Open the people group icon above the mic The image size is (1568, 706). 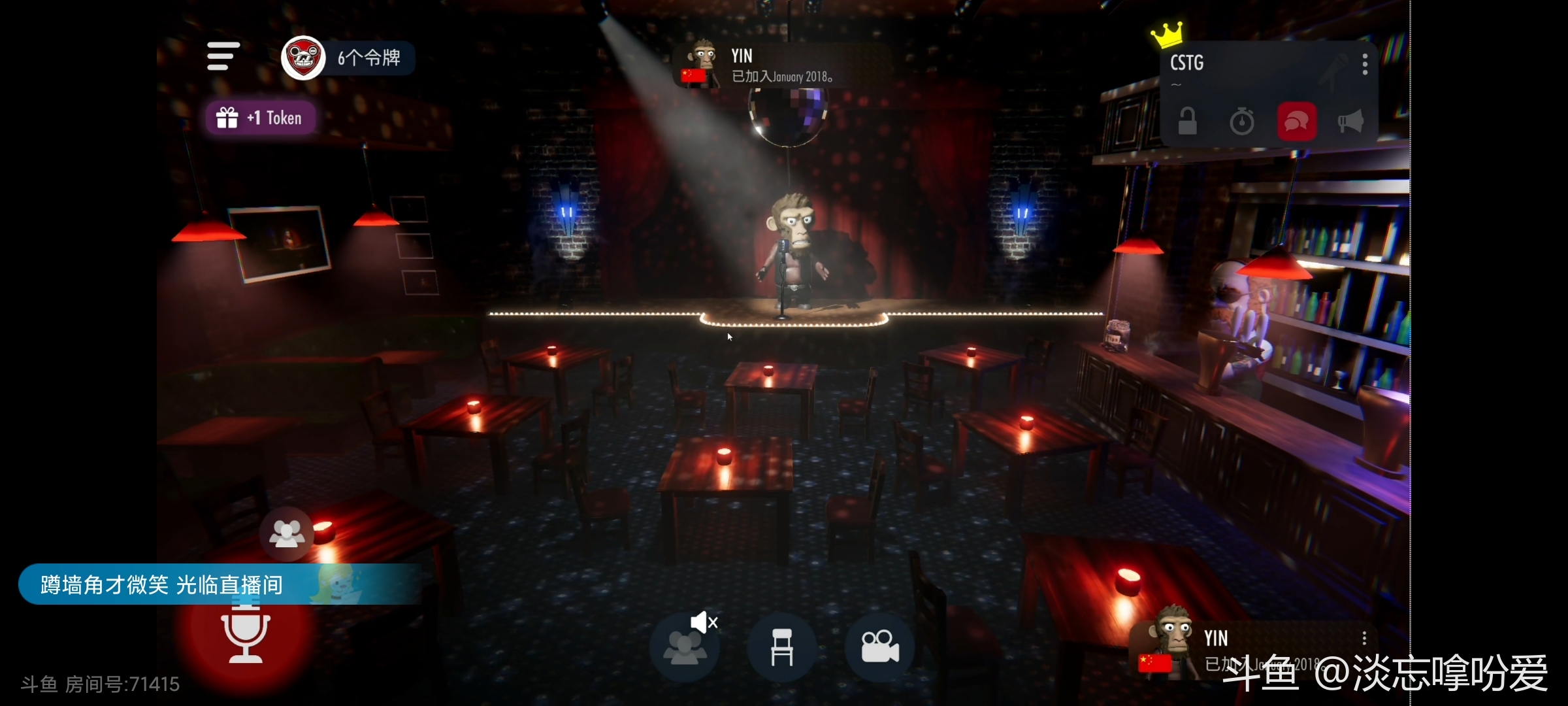click(x=287, y=534)
